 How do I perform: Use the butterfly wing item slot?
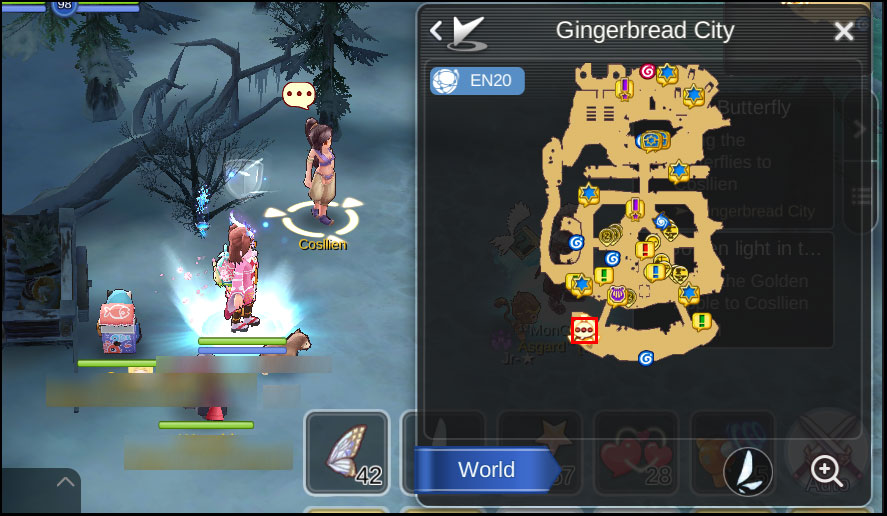point(346,452)
